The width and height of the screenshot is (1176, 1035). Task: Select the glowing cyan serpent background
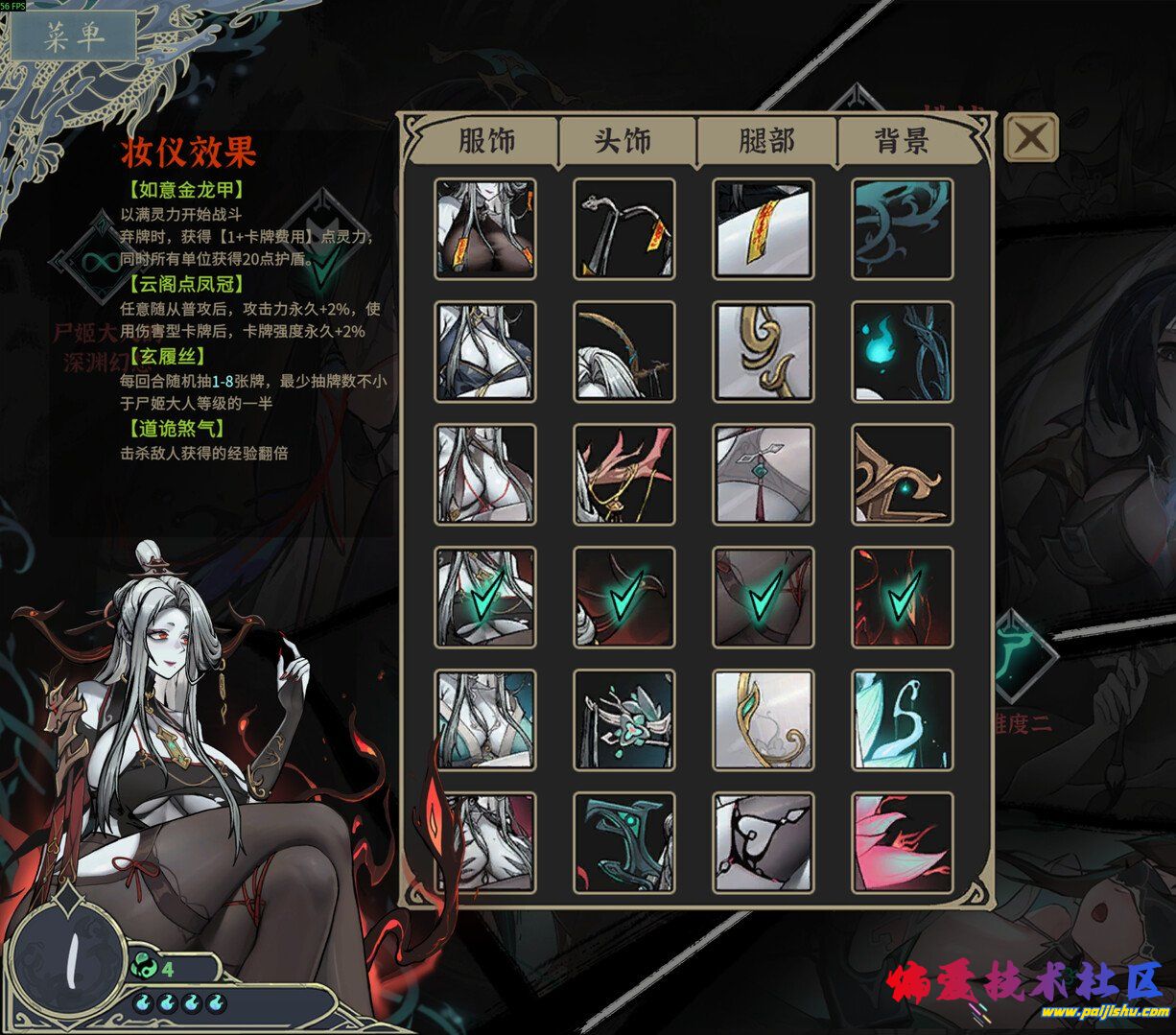click(903, 719)
